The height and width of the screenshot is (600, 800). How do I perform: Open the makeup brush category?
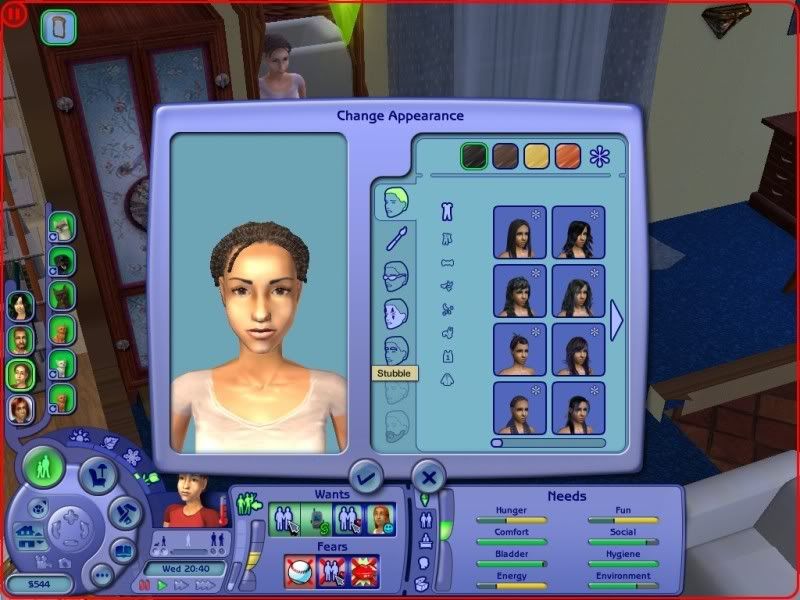pos(397,238)
